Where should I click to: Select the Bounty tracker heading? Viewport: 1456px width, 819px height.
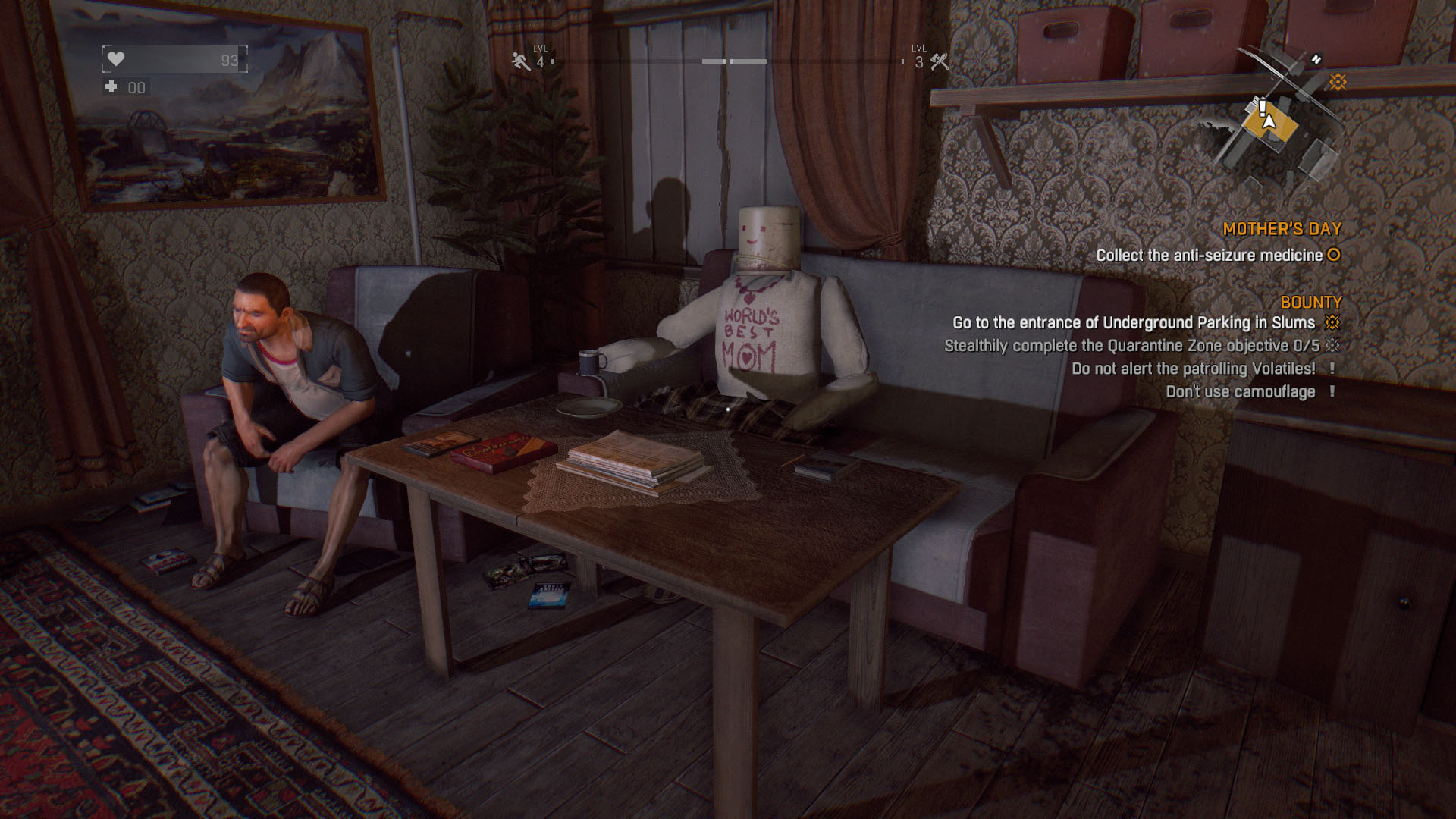tap(1310, 303)
